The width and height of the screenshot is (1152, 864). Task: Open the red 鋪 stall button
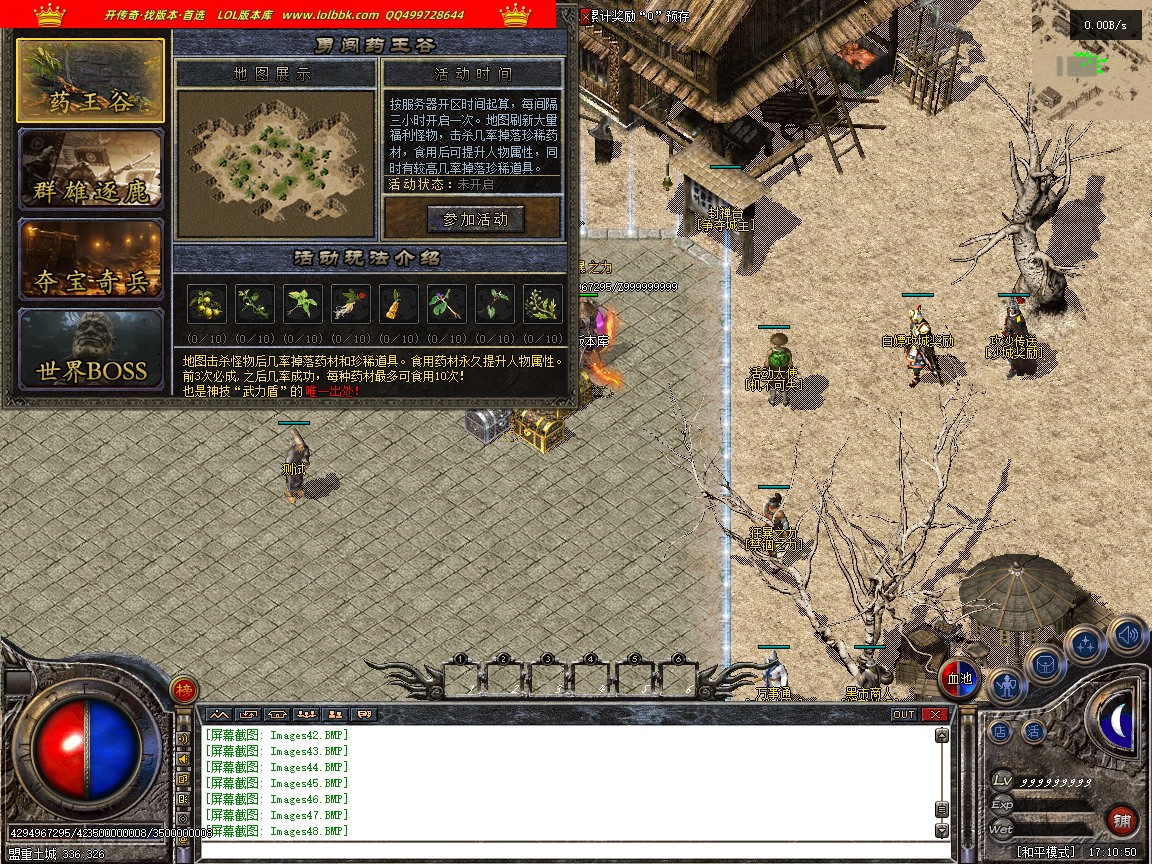tap(1123, 821)
